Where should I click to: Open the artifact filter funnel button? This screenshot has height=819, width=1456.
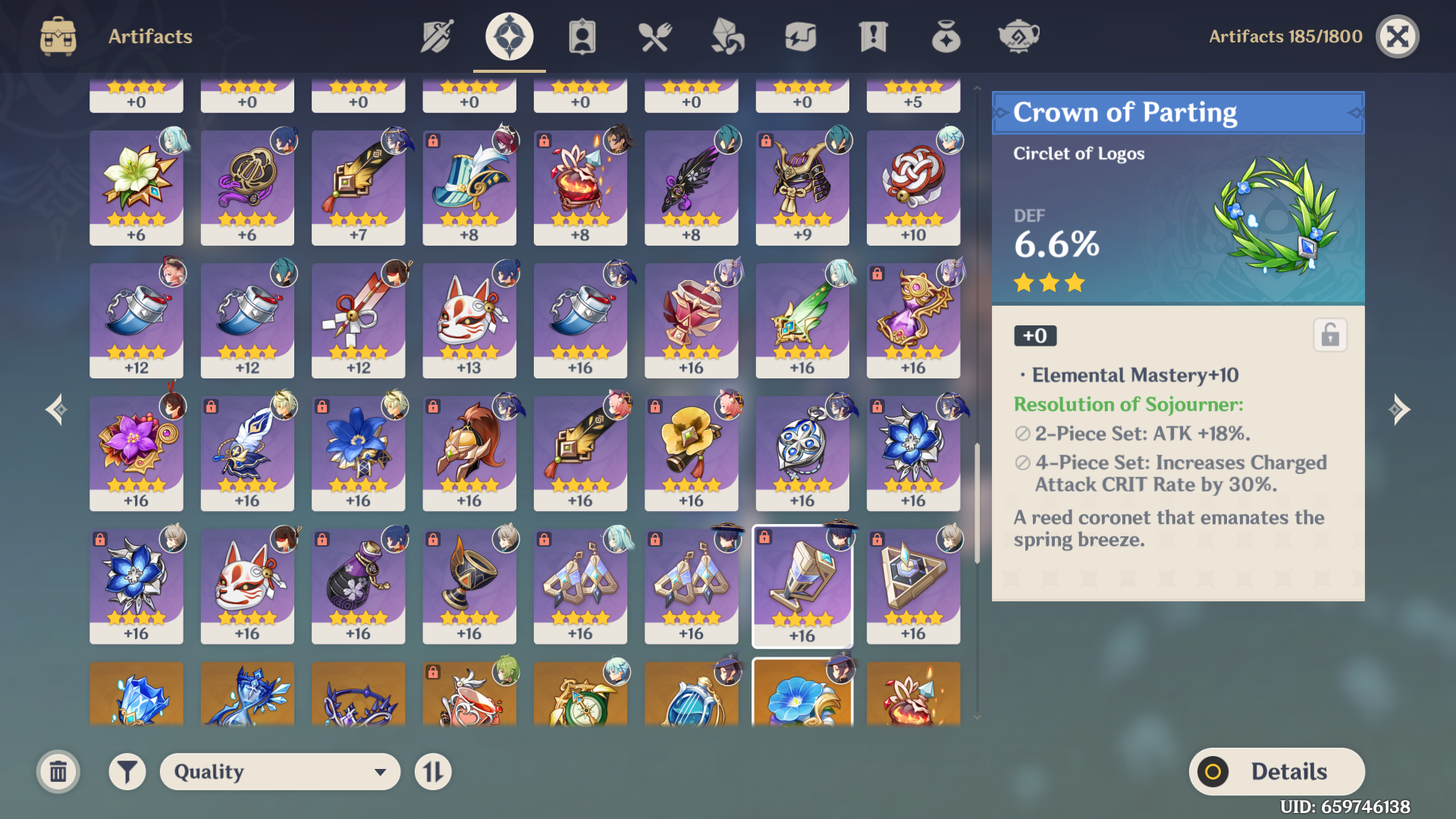127,771
